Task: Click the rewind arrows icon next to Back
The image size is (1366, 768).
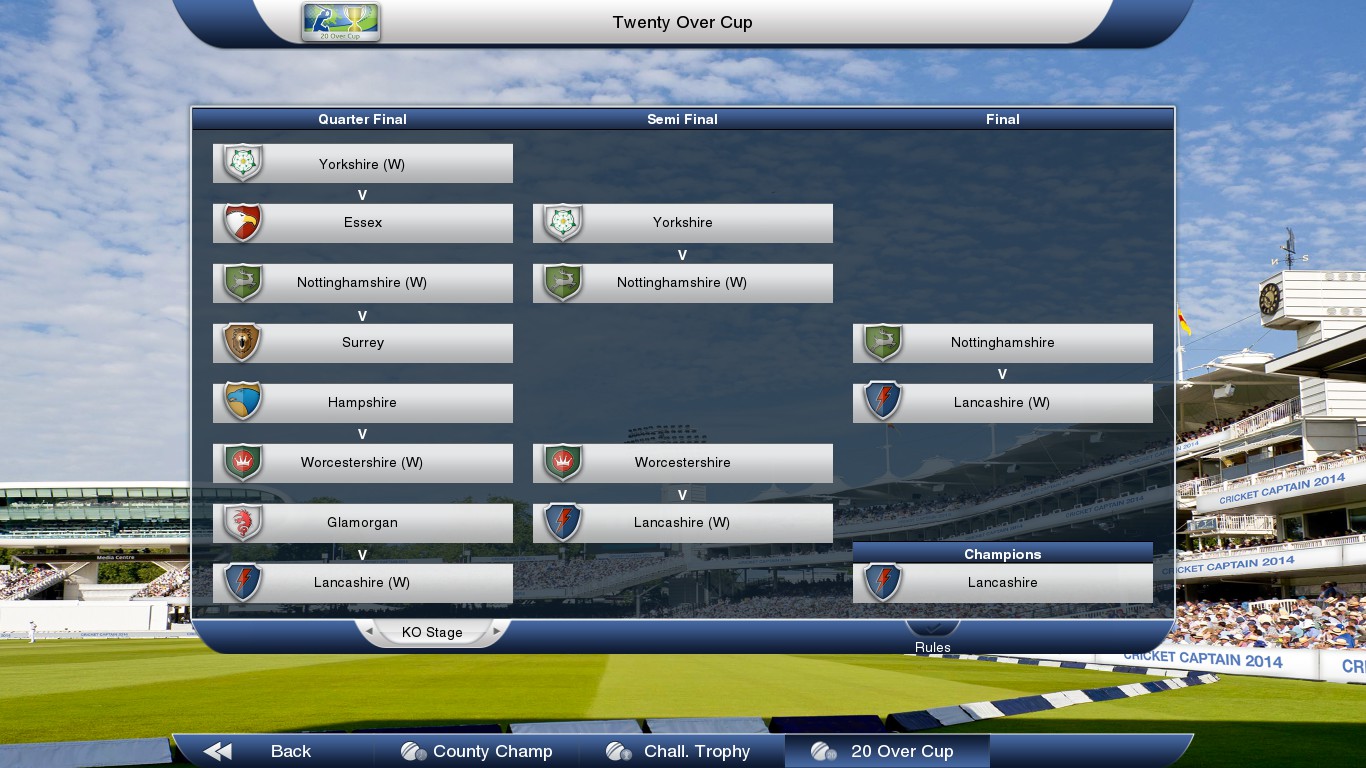Action: click(216, 751)
